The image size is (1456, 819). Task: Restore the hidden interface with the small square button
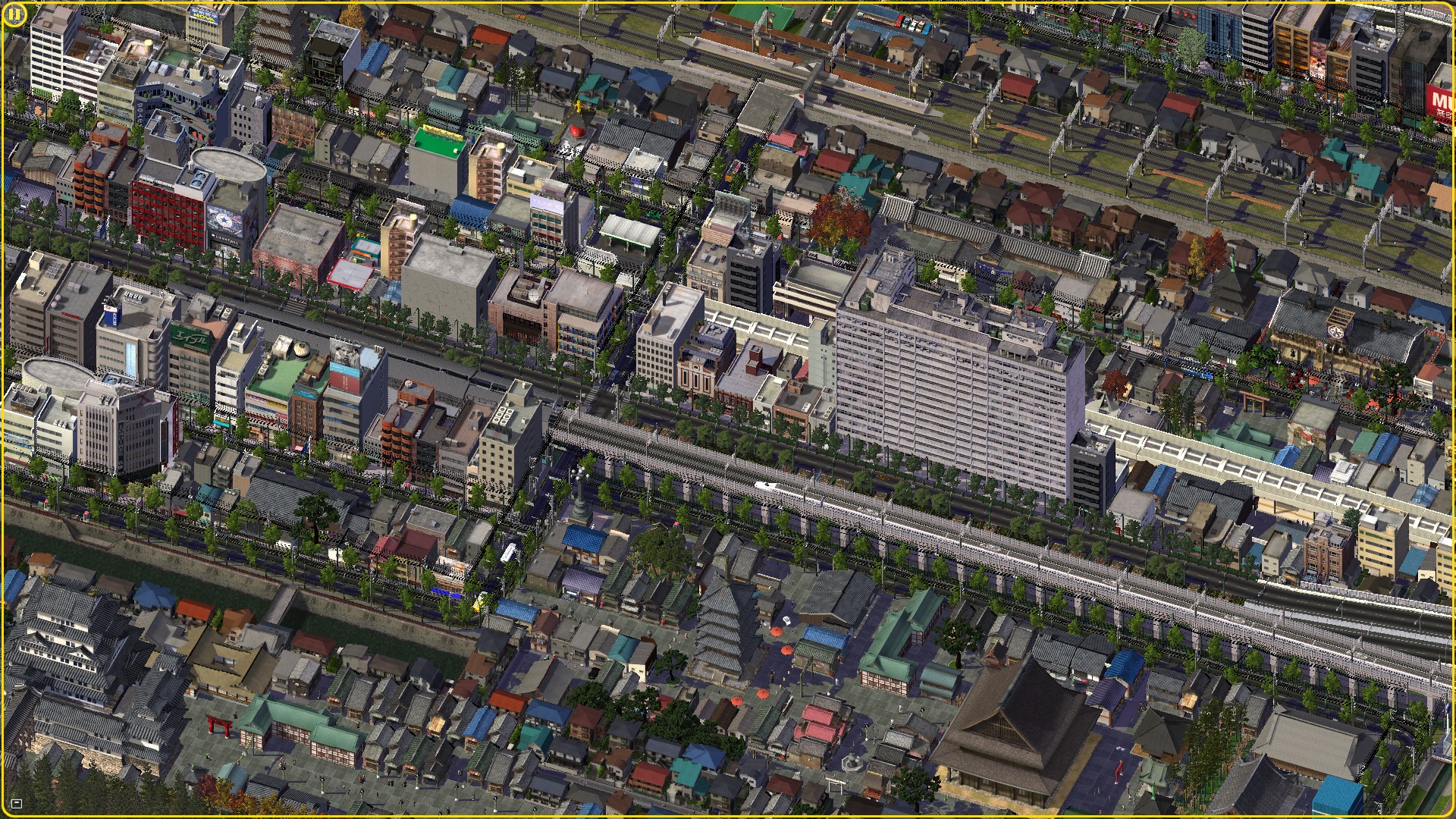tap(17, 804)
